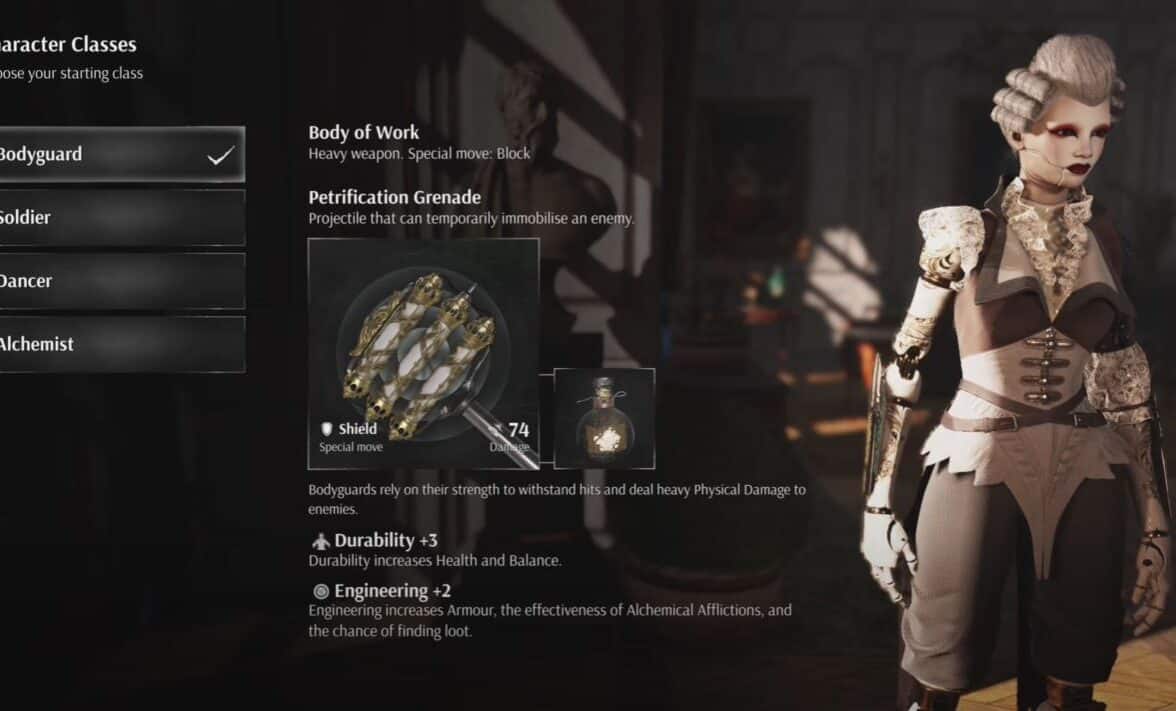Select the Petrification Grenade flask tile
This screenshot has height=711, width=1176.
[604, 418]
